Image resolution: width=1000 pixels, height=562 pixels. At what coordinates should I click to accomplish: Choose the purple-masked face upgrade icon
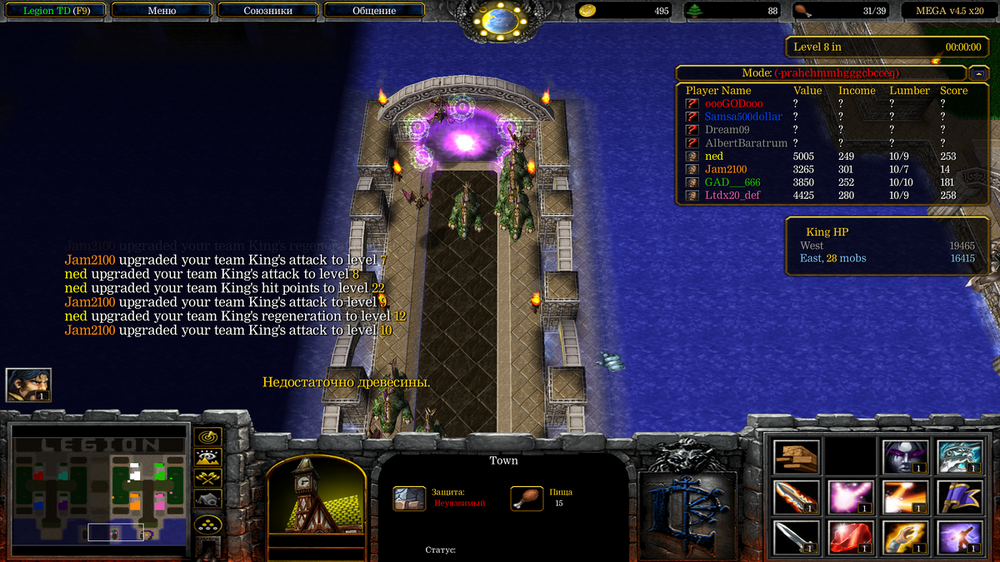click(905, 457)
